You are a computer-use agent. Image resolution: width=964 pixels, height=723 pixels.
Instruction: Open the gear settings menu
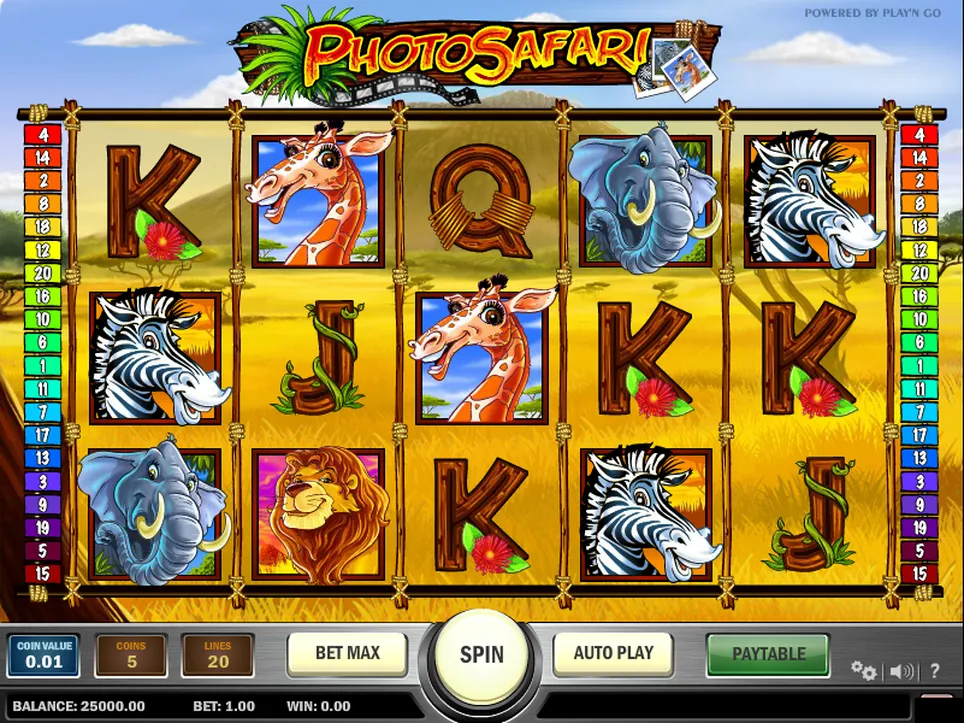863,671
